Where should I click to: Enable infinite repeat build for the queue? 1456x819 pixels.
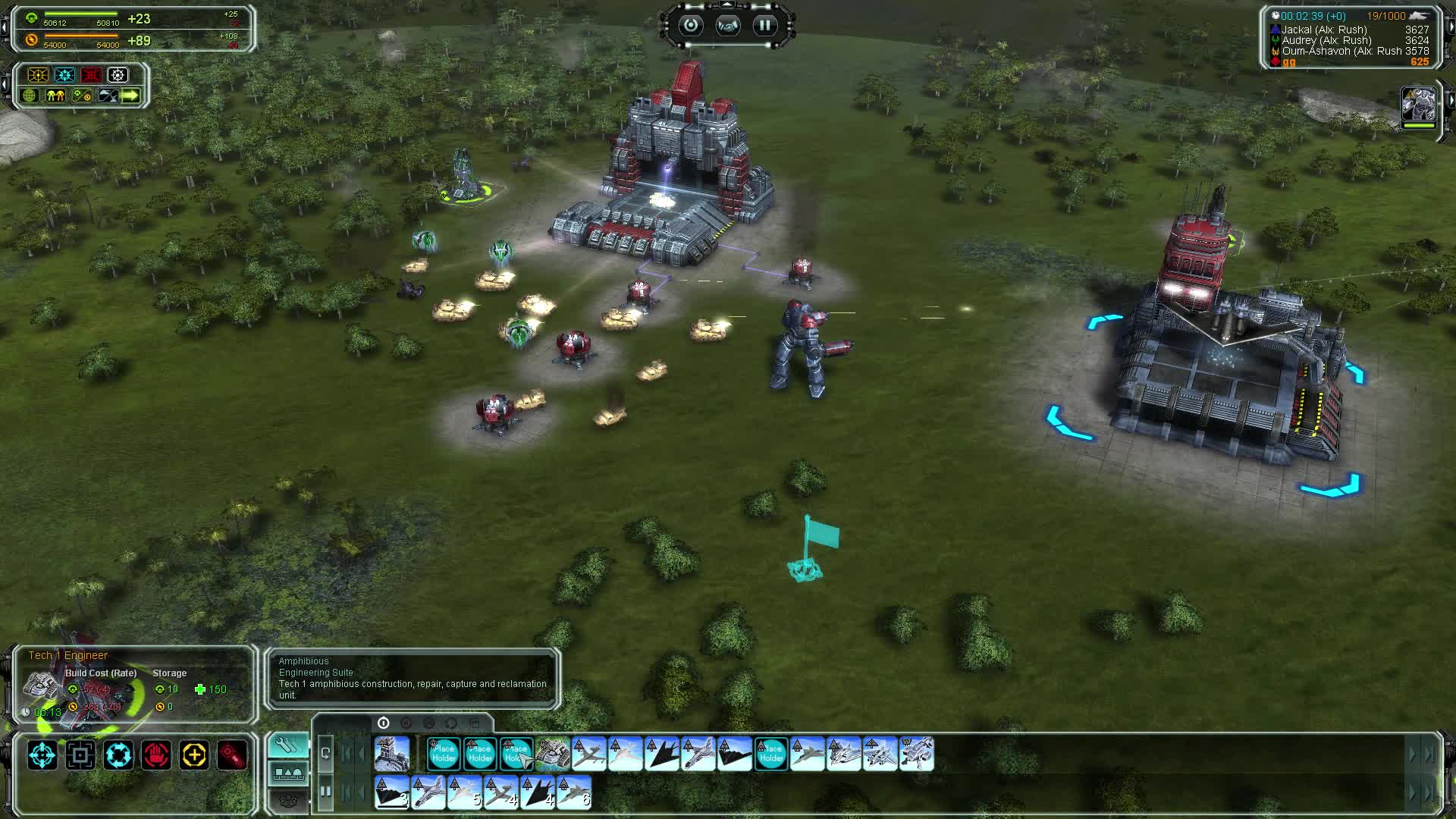coord(325,752)
